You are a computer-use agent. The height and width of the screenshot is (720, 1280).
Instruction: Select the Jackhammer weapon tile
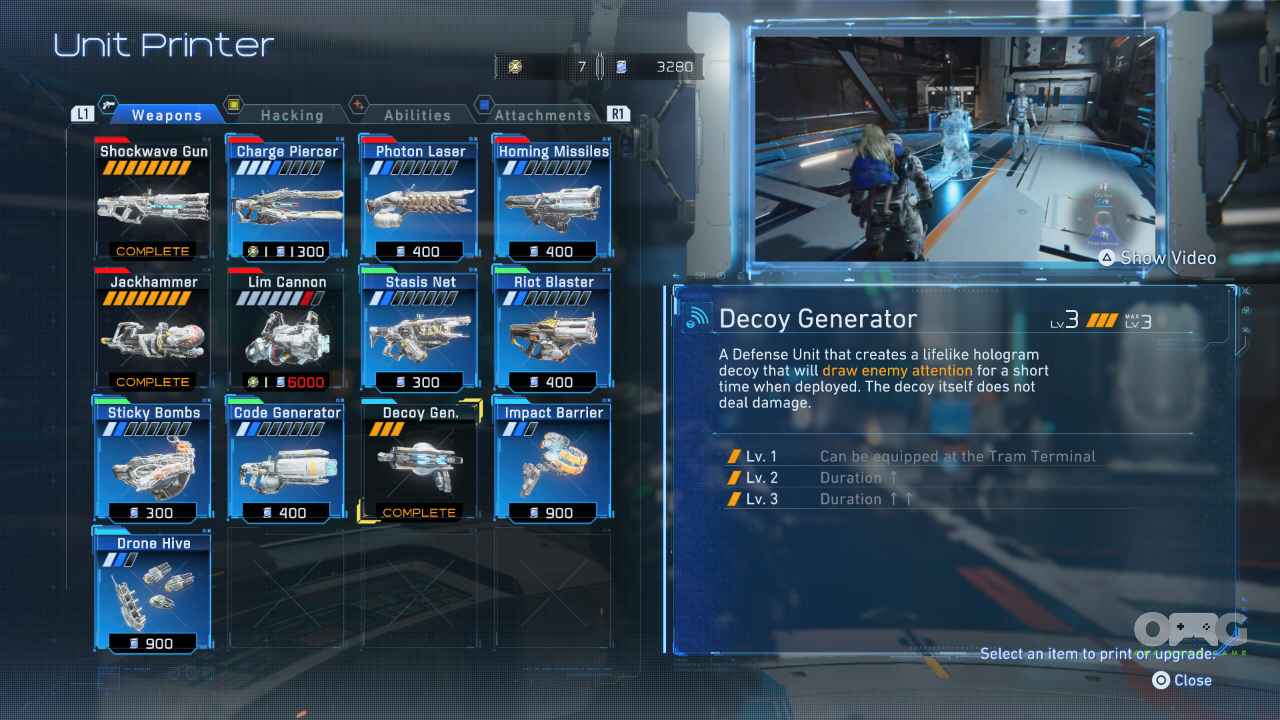pos(153,331)
